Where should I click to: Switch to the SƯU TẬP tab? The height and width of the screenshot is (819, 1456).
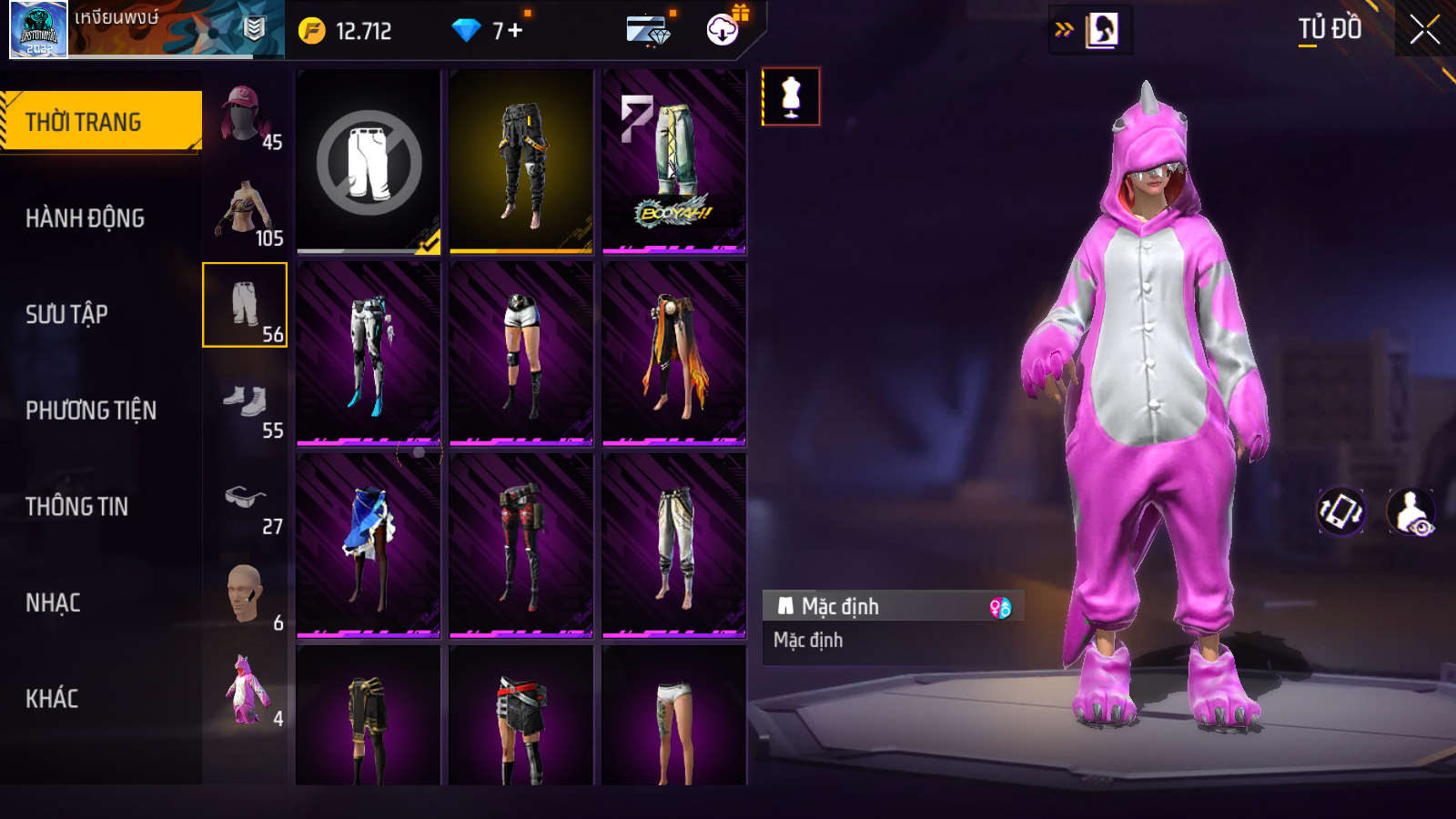[66, 314]
